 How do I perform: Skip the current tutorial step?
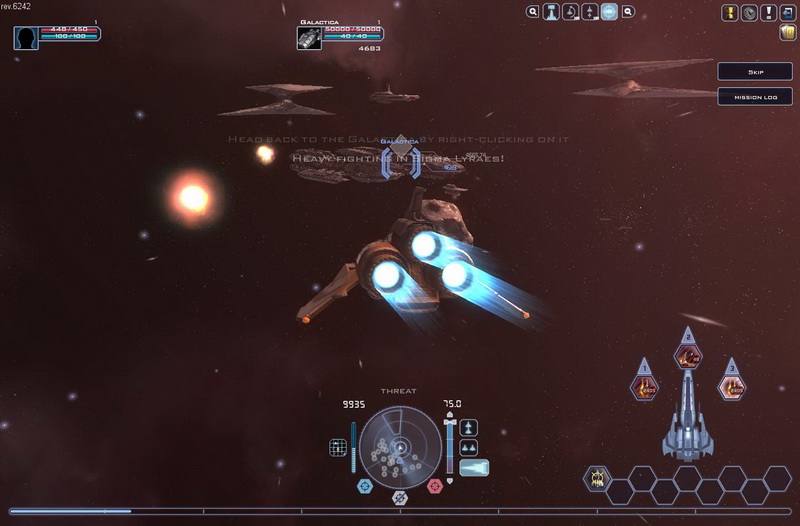pos(755,72)
